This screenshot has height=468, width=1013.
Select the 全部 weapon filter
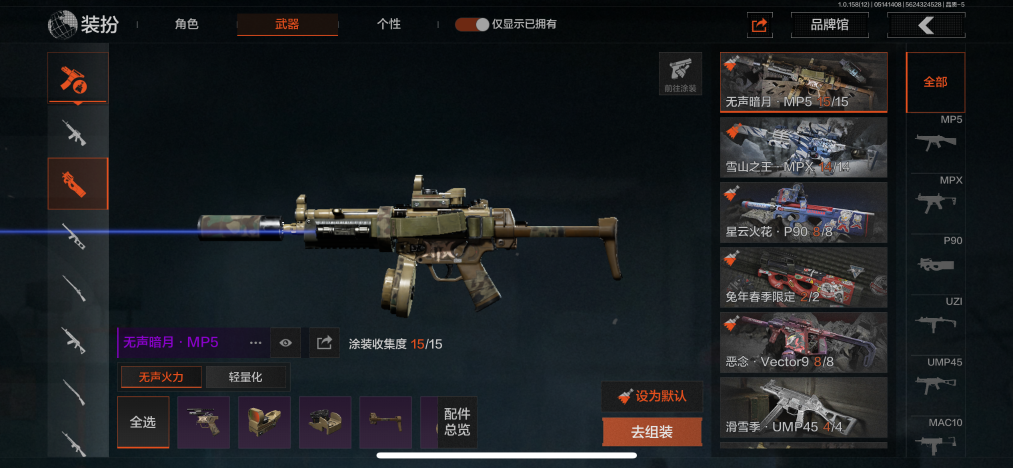tap(935, 82)
